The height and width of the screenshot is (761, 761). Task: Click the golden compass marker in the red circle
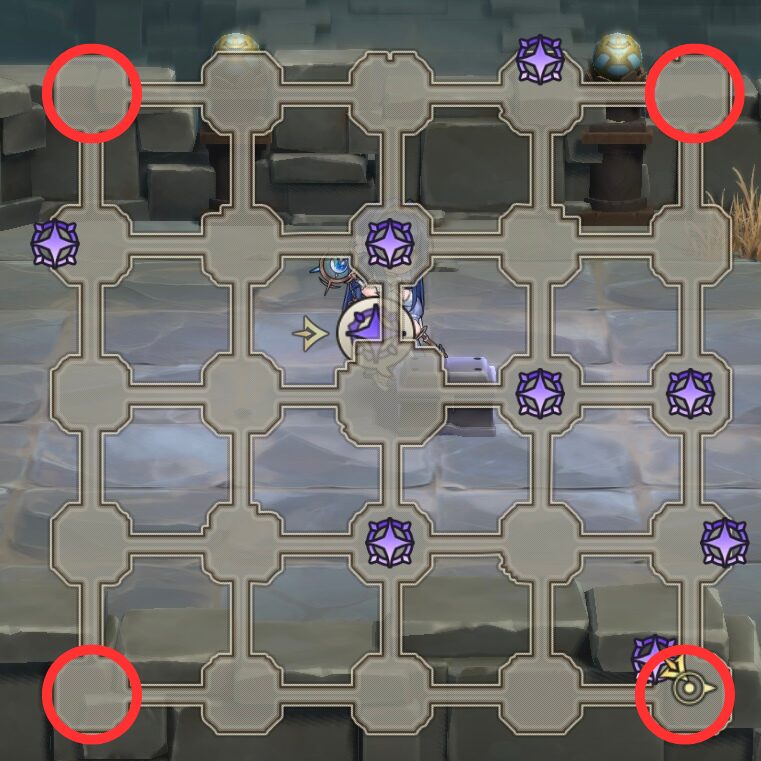coord(686,688)
